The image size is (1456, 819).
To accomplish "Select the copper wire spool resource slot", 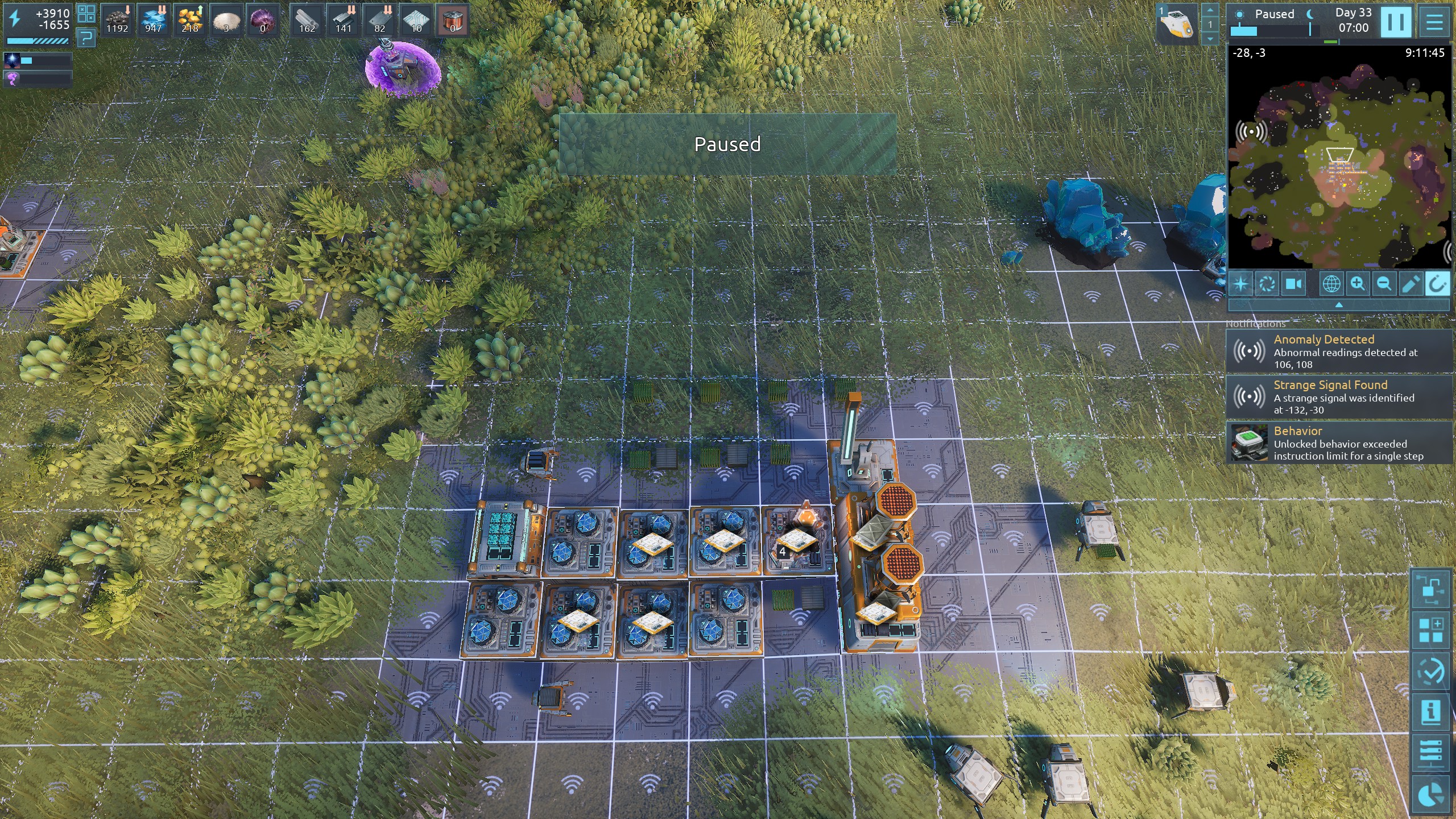I will 453,21.
